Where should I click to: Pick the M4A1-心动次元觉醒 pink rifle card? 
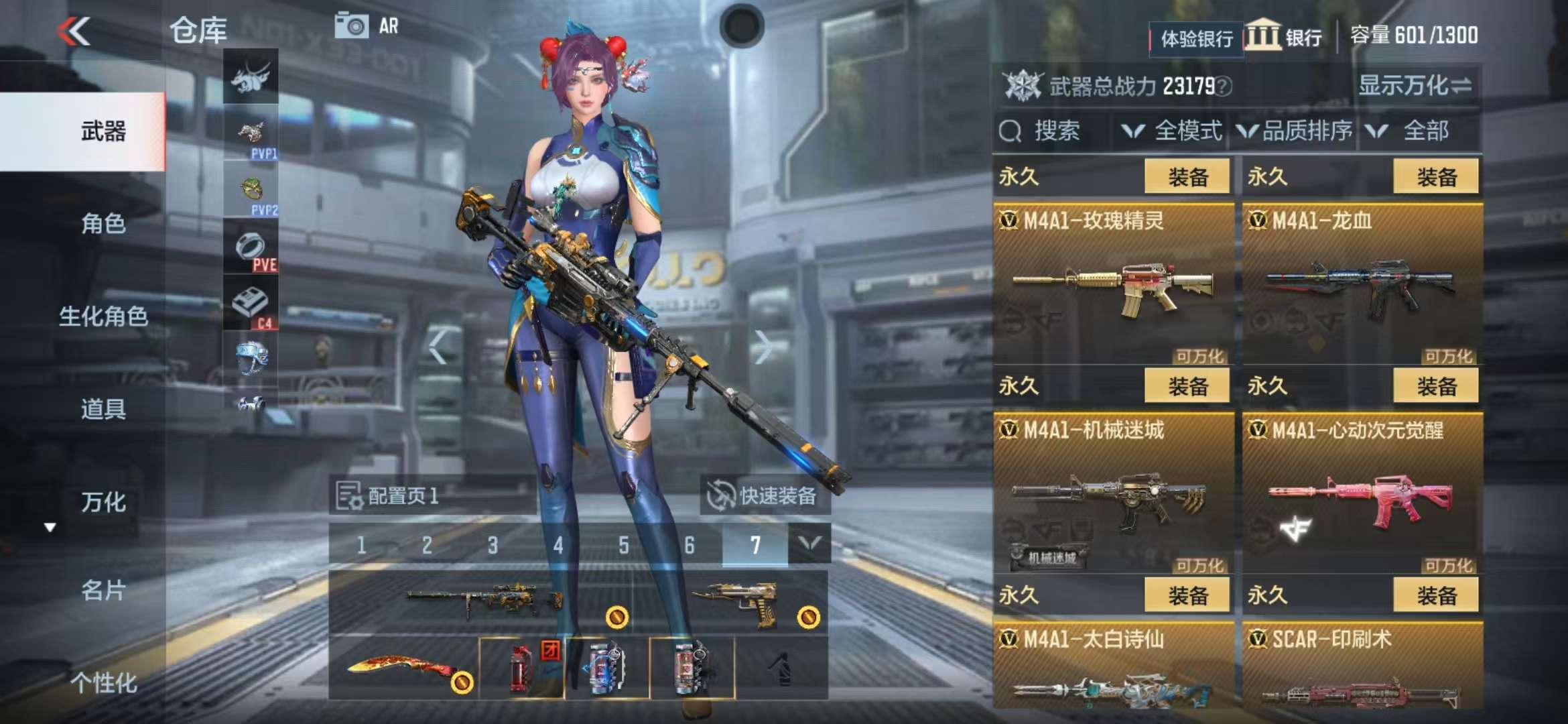pos(1362,494)
